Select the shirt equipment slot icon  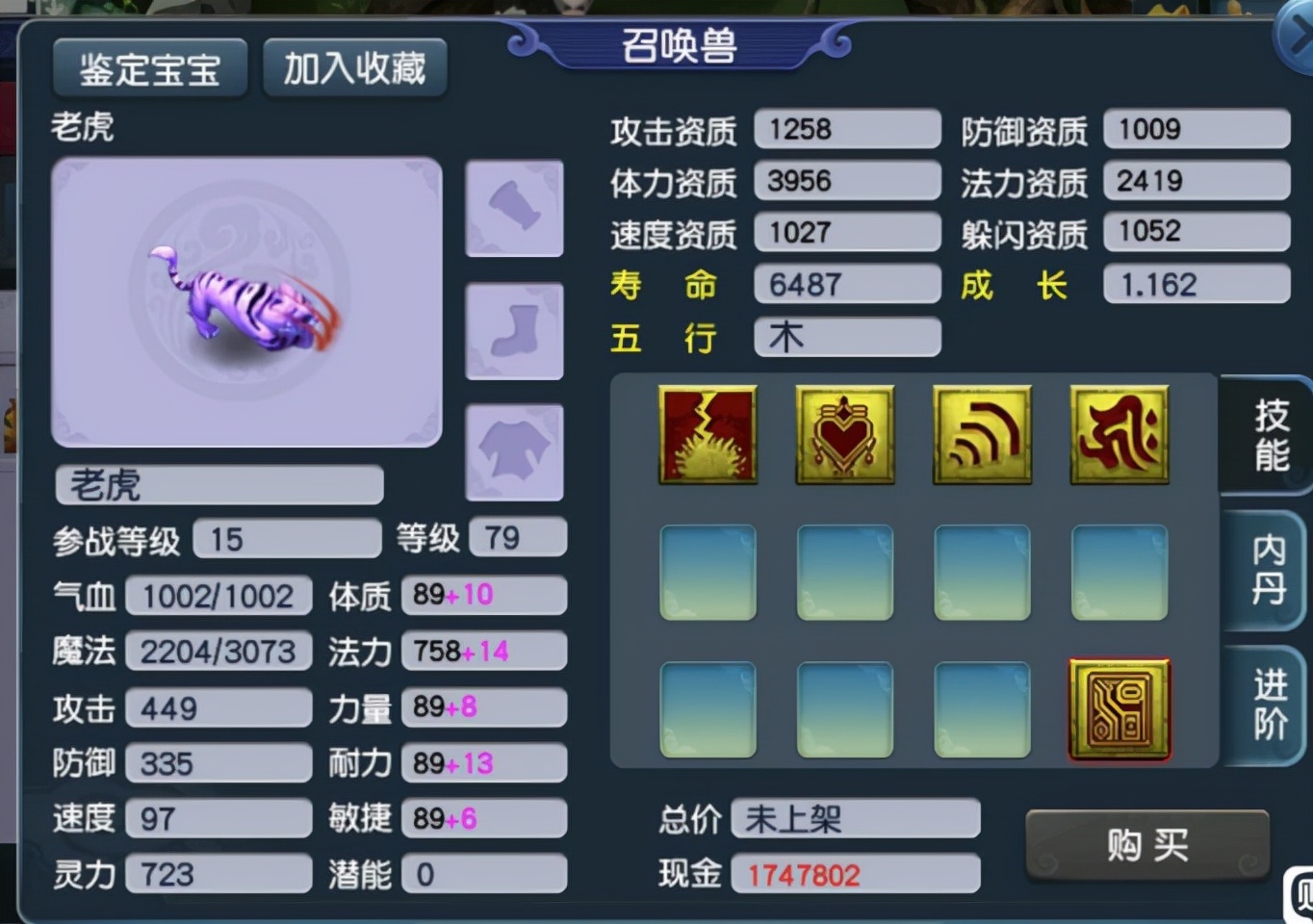(x=514, y=450)
